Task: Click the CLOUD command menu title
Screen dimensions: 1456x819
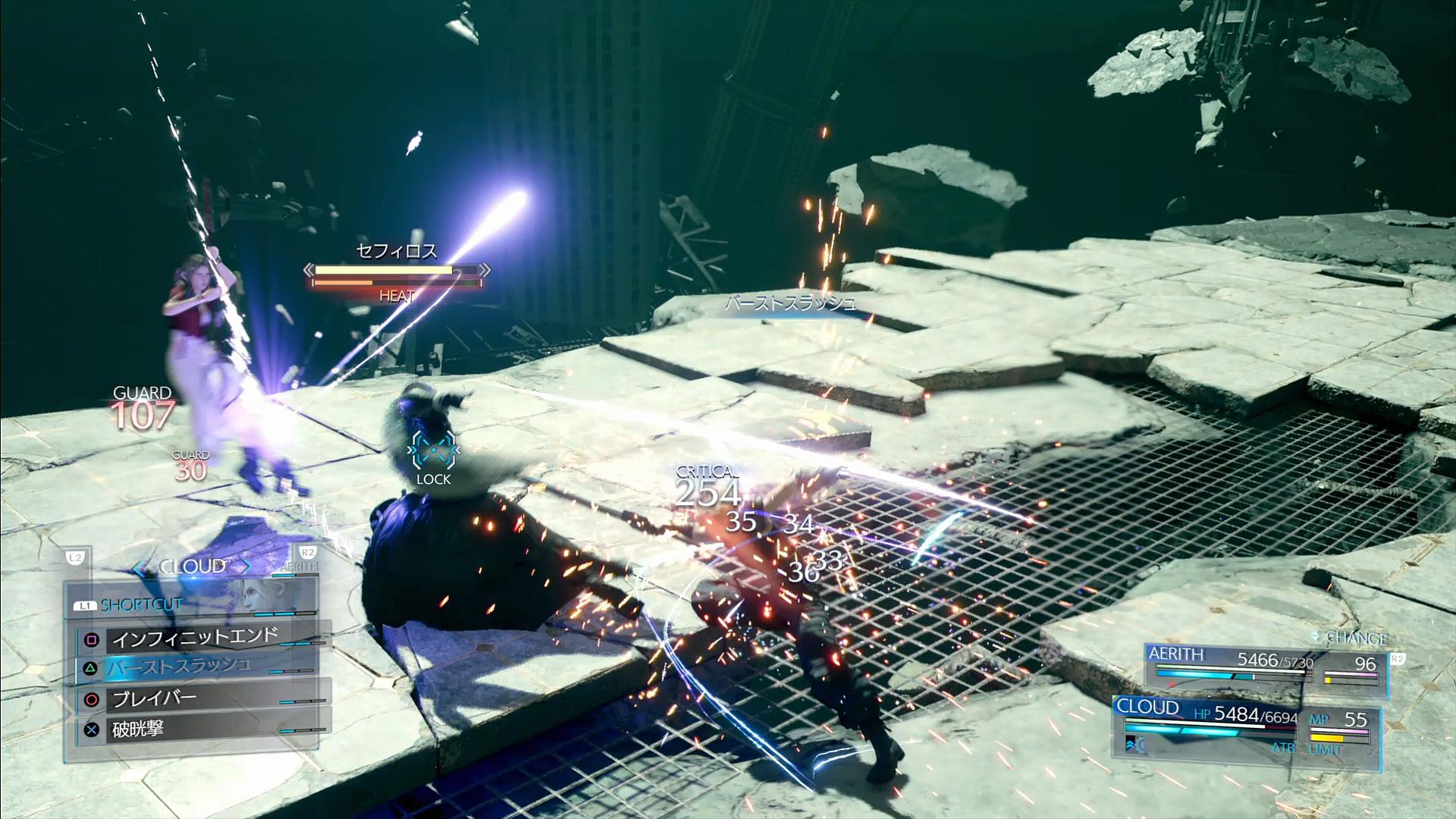Action: pos(193,567)
